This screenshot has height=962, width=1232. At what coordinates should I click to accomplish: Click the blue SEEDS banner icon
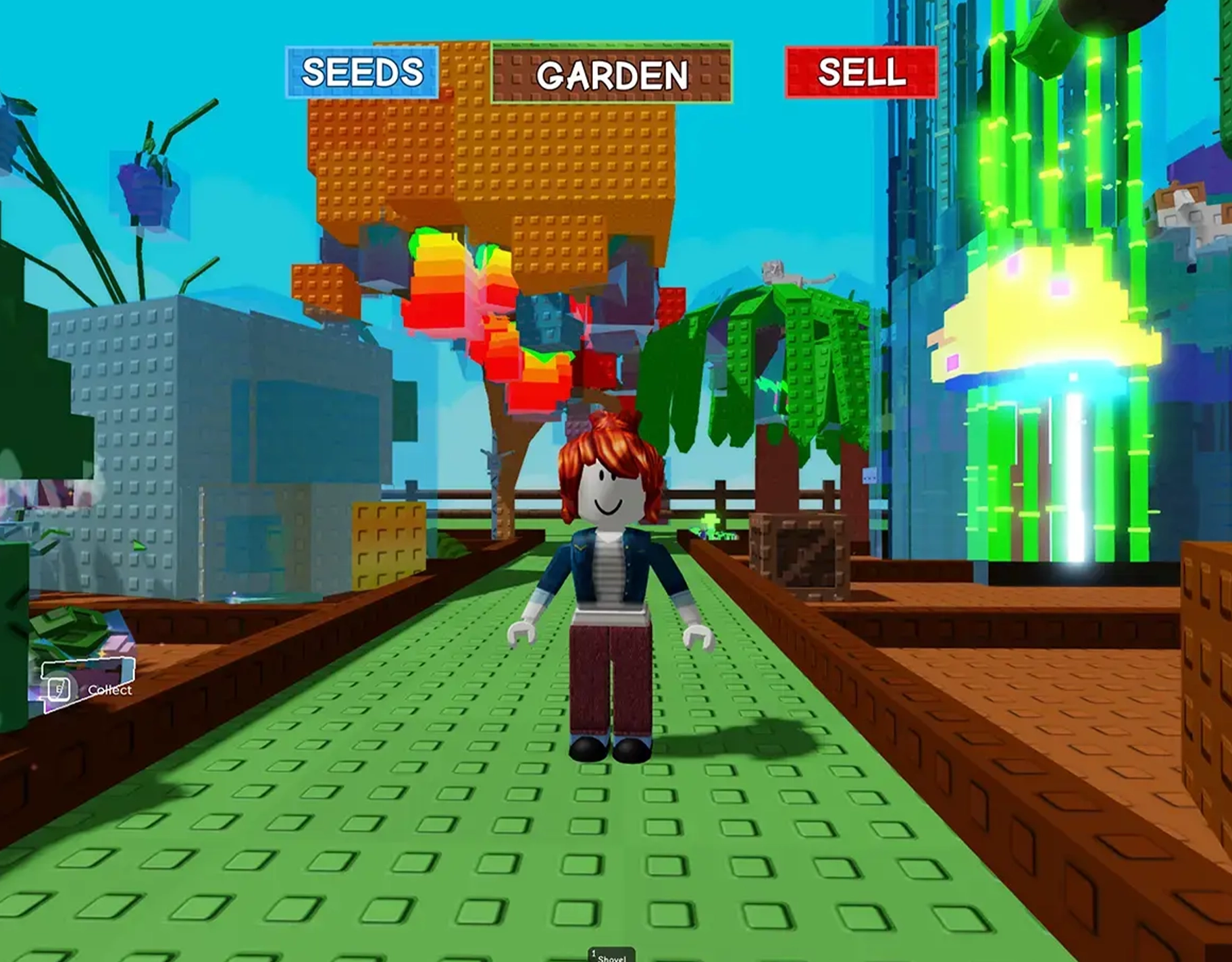coord(362,73)
